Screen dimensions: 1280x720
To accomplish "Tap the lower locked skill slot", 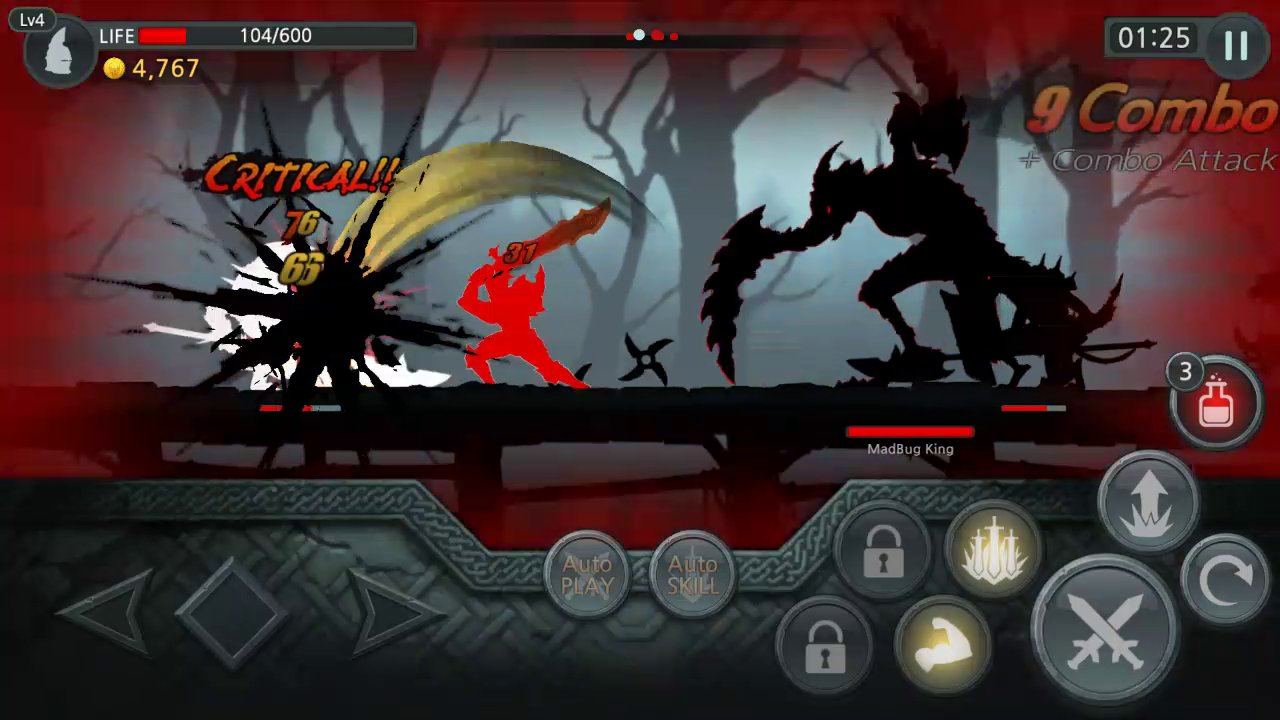I will [x=824, y=645].
